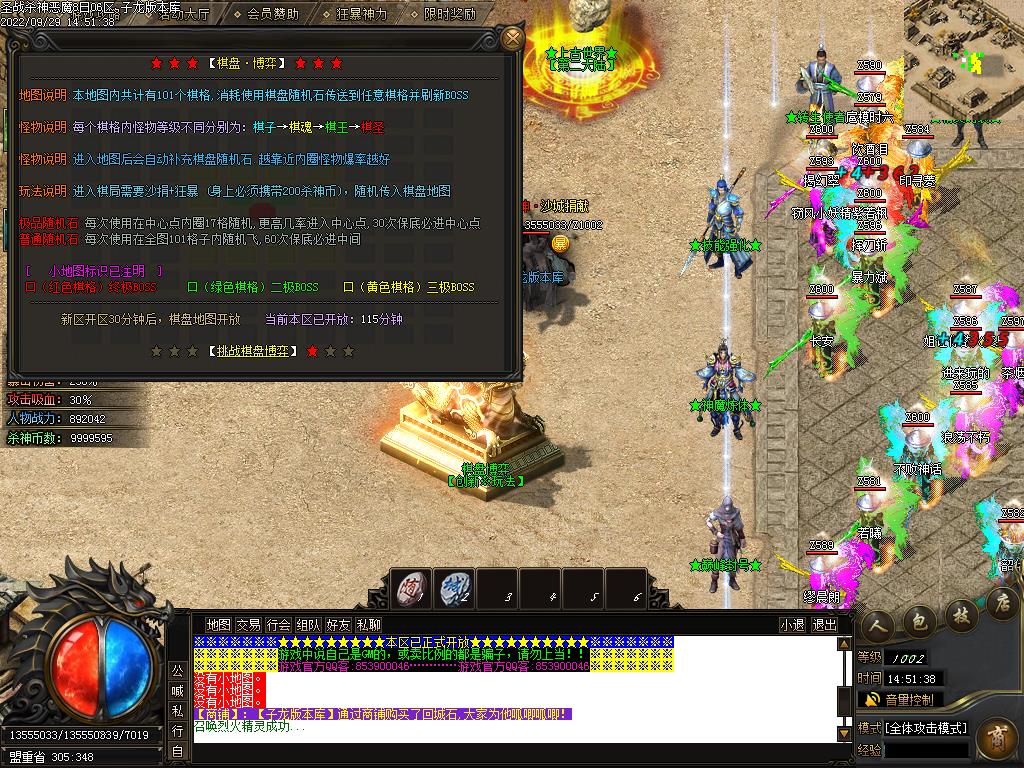Use the red stone in hotbar slot 1
The width and height of the screenshot is (1024, 768).
[x=410, y=587]
